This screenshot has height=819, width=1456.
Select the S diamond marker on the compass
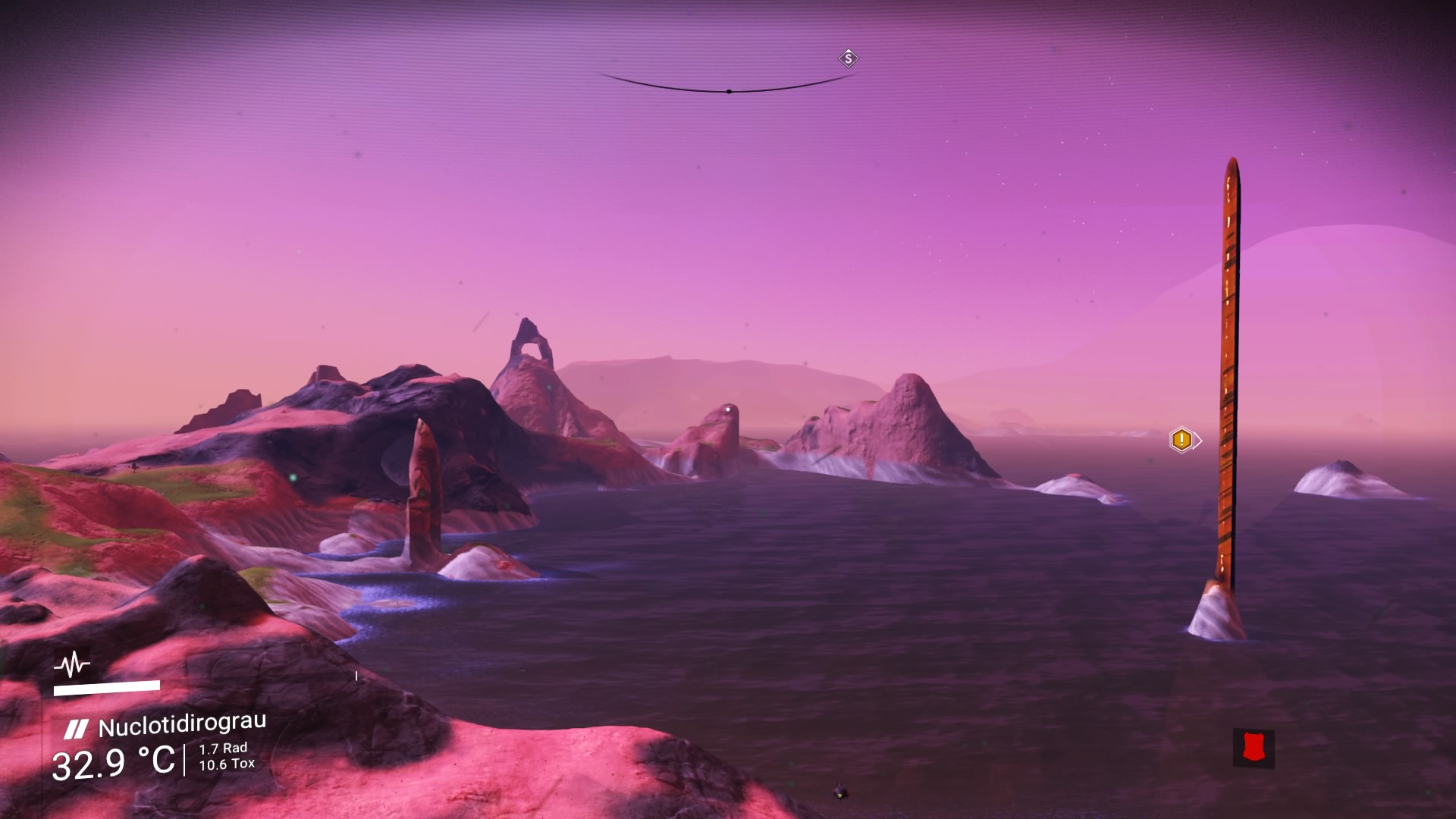[848, 58]
